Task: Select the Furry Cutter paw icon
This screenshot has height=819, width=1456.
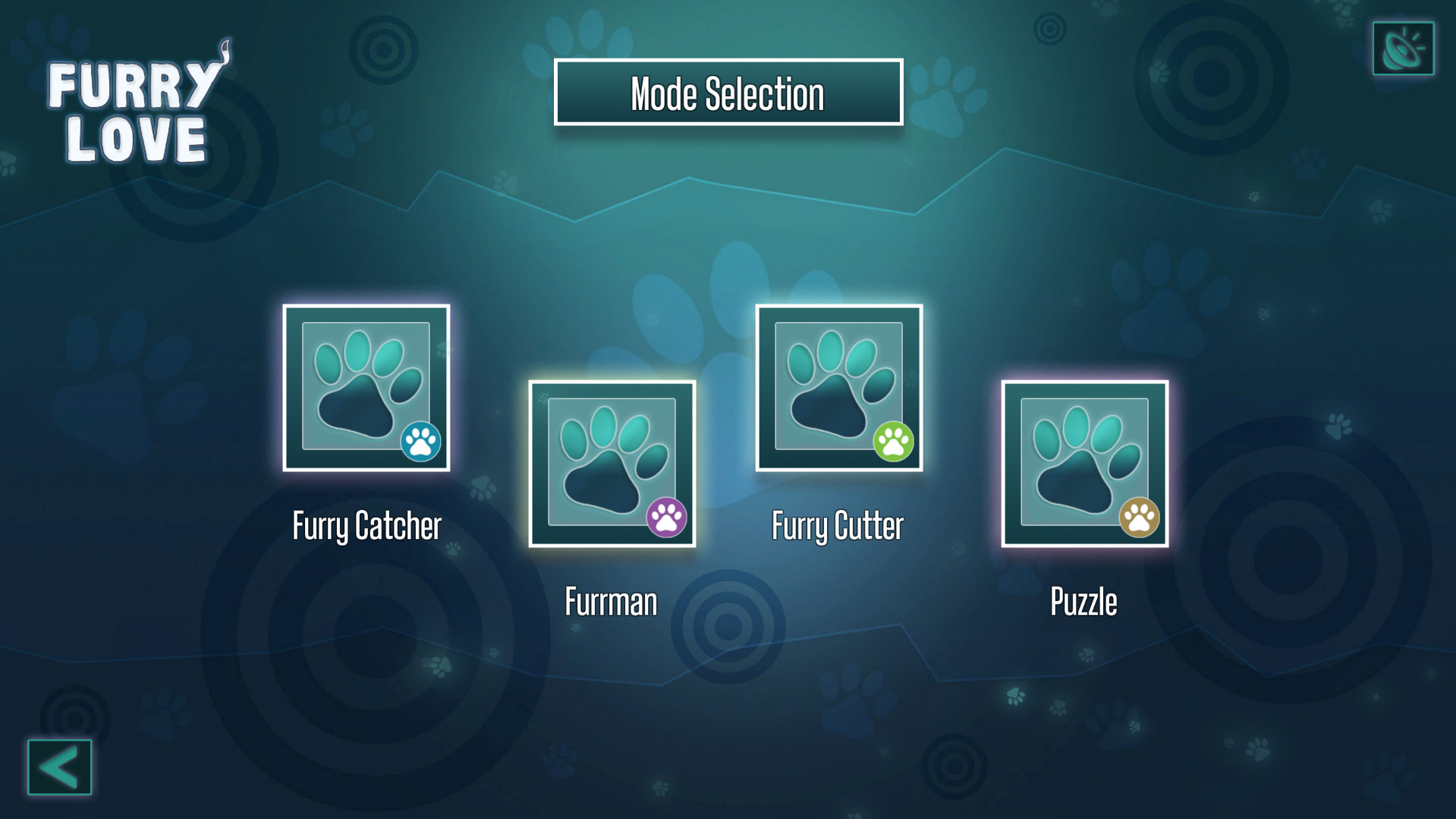Action: pyautogui.click(x=839, y=387)
